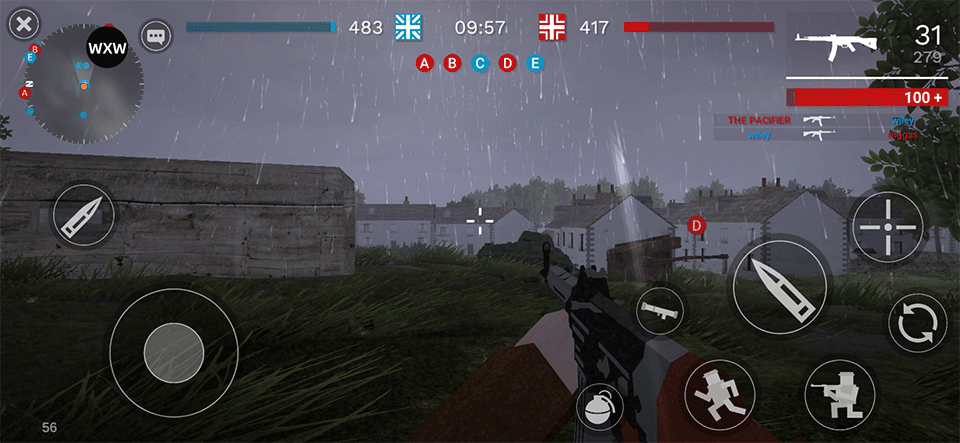Tap the circular minimap
The width and height of the screenshot is (960, 443).
tap(84, 84)
